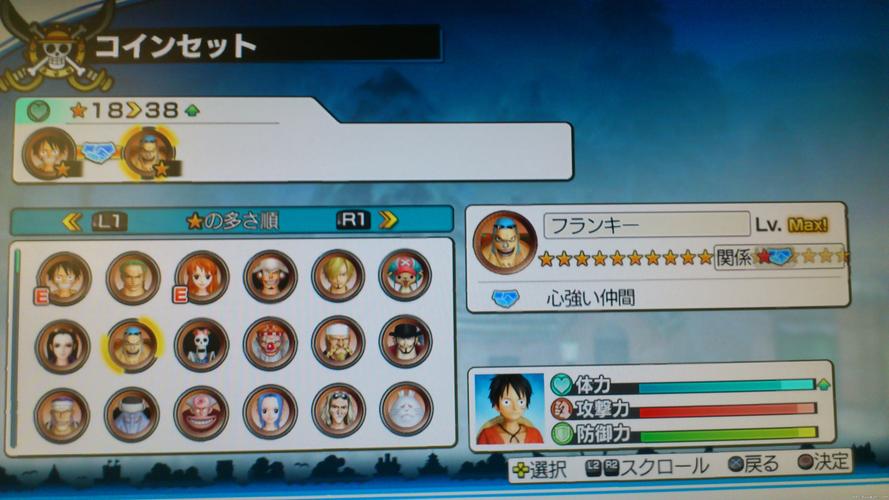Choose the wide-grinning Wapol coin
The image size is (889, 500).
tap(201, 412)
